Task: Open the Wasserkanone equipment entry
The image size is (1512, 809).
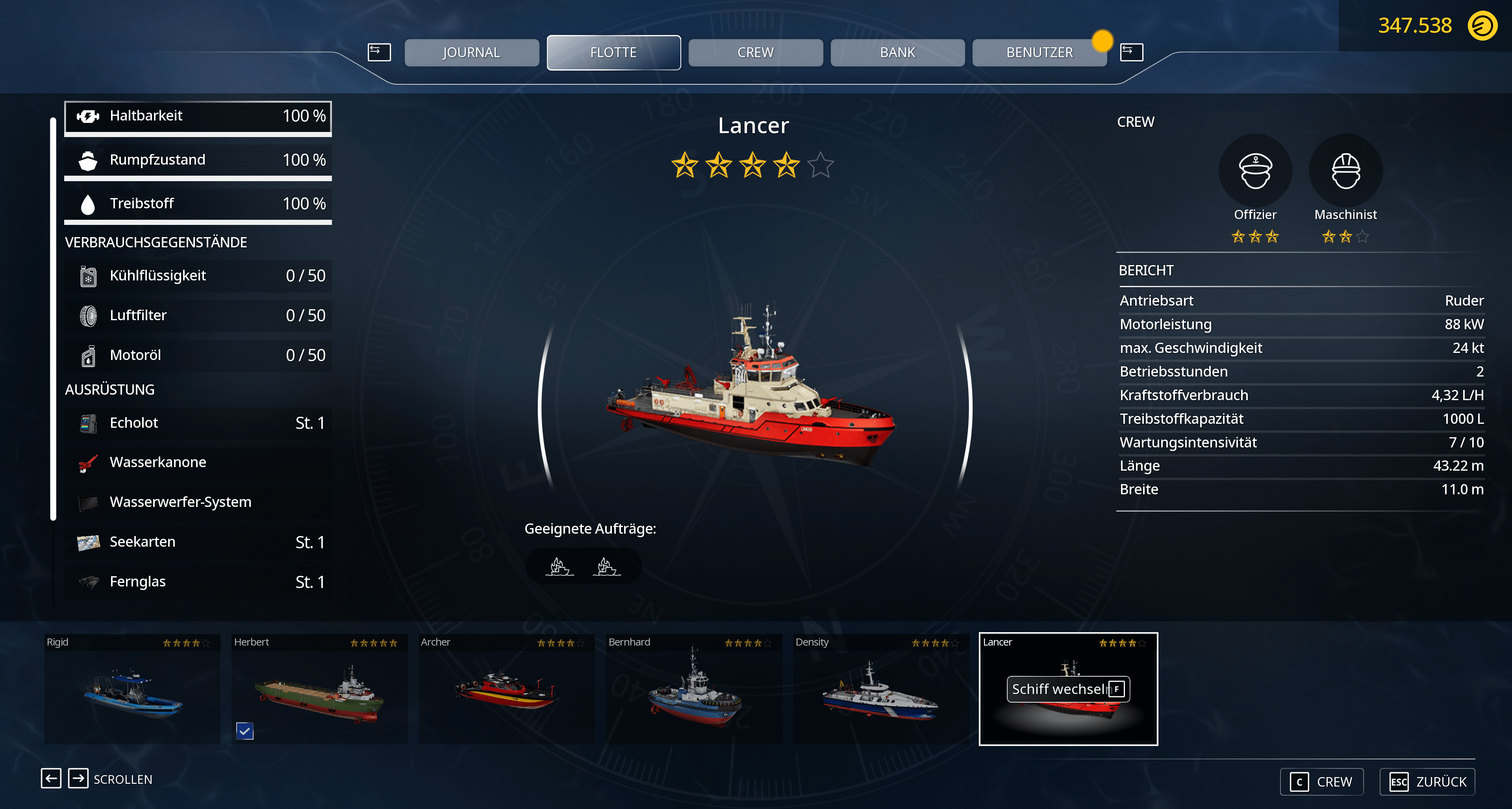Action: [198, 463]
